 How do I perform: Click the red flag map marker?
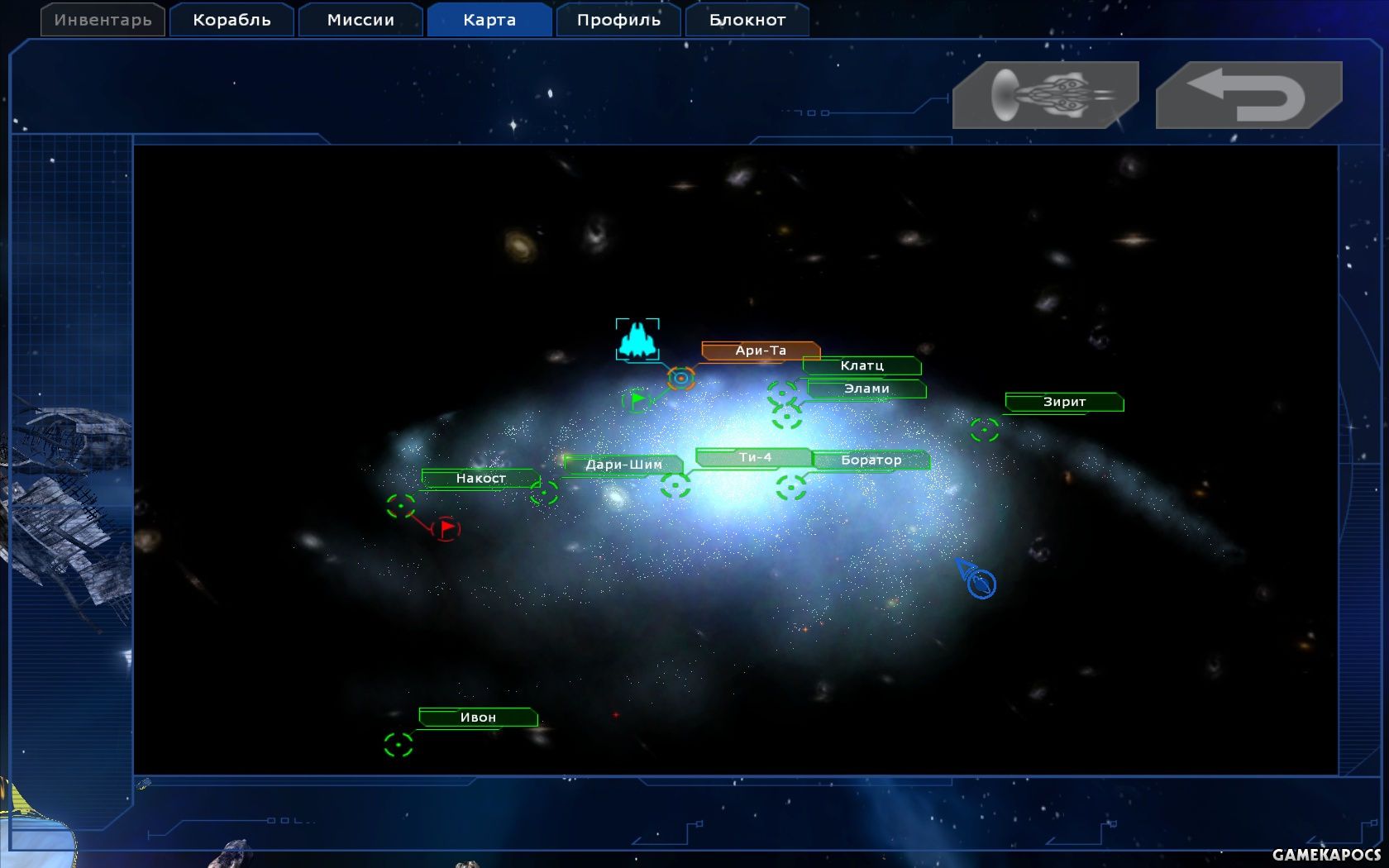click(446, 527)
